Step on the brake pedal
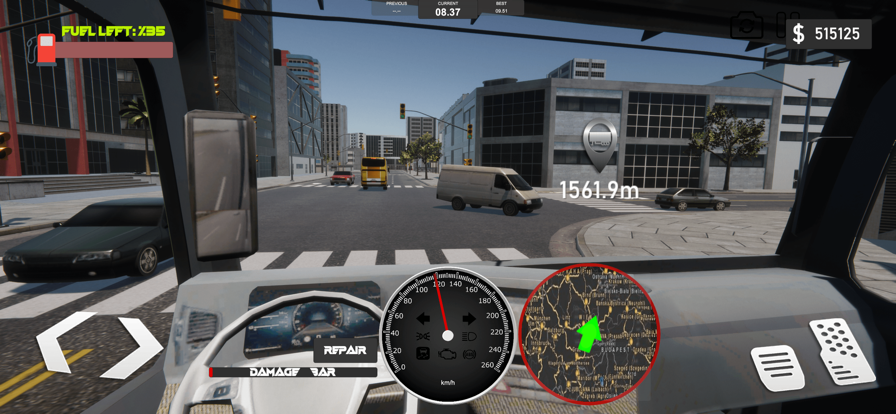Image resolution: width=896 pixels, height=414 pixels. point(778,366)
